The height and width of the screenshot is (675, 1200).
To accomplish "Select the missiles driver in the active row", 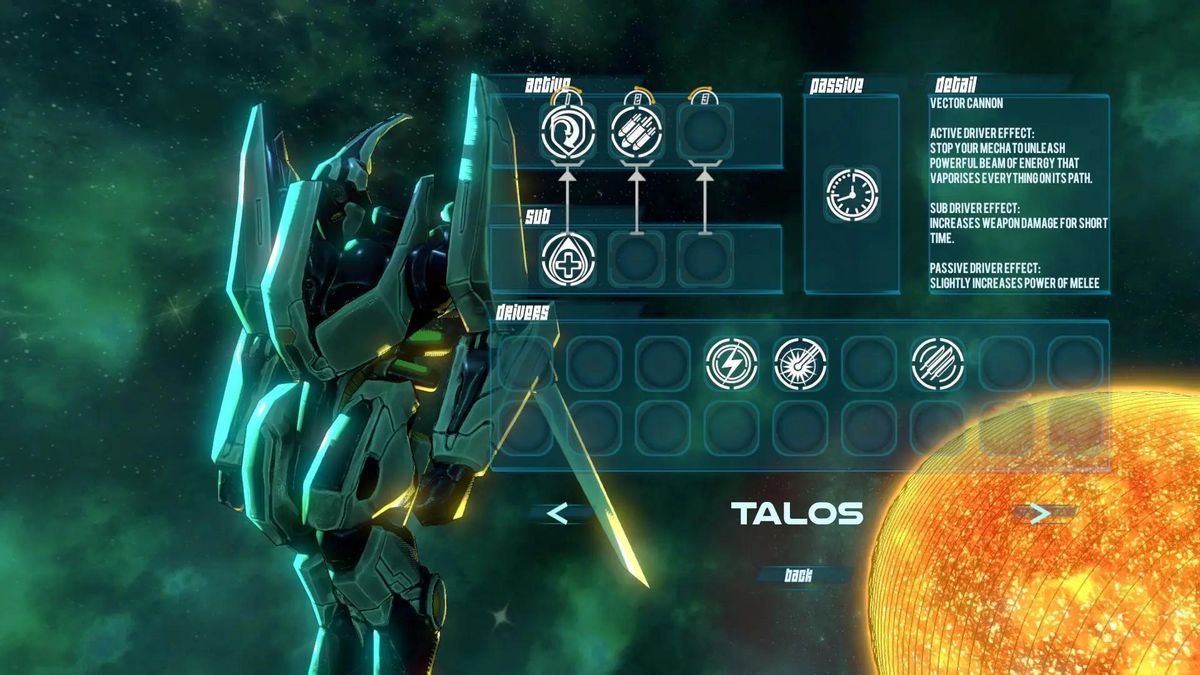I will point(637,132).
